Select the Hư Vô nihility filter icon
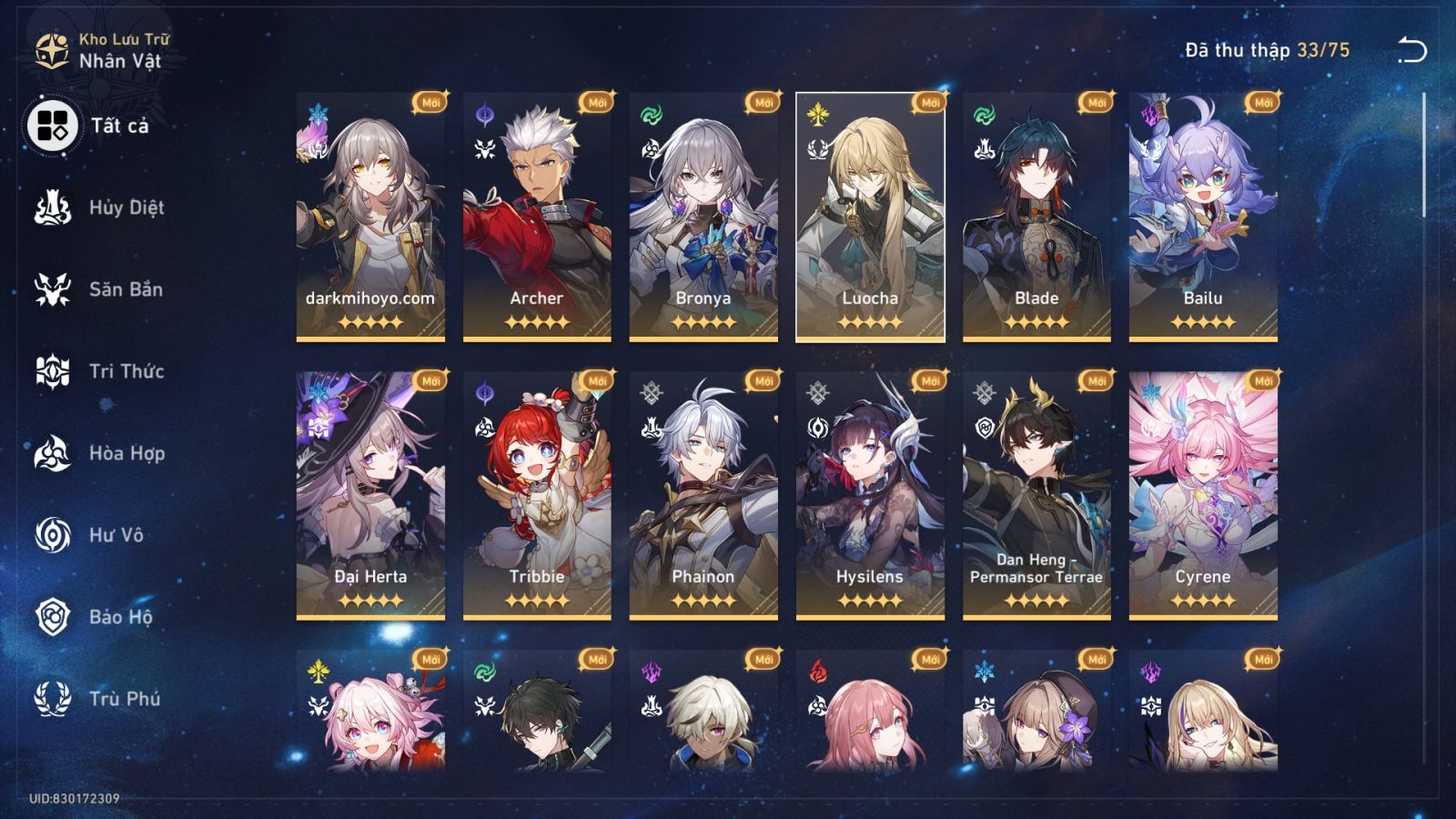 (x=52, y=535)
